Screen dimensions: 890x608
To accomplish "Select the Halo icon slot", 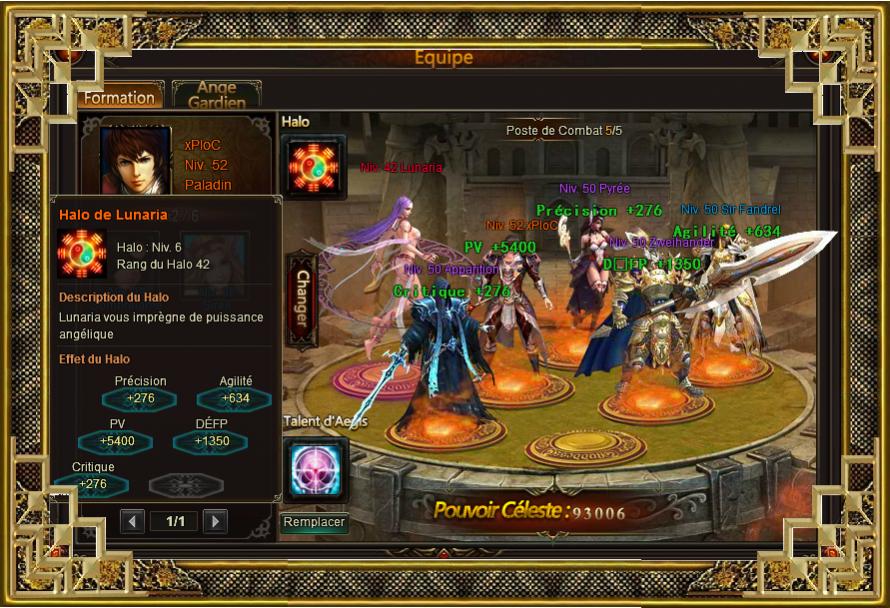I will tap(314, 166).
